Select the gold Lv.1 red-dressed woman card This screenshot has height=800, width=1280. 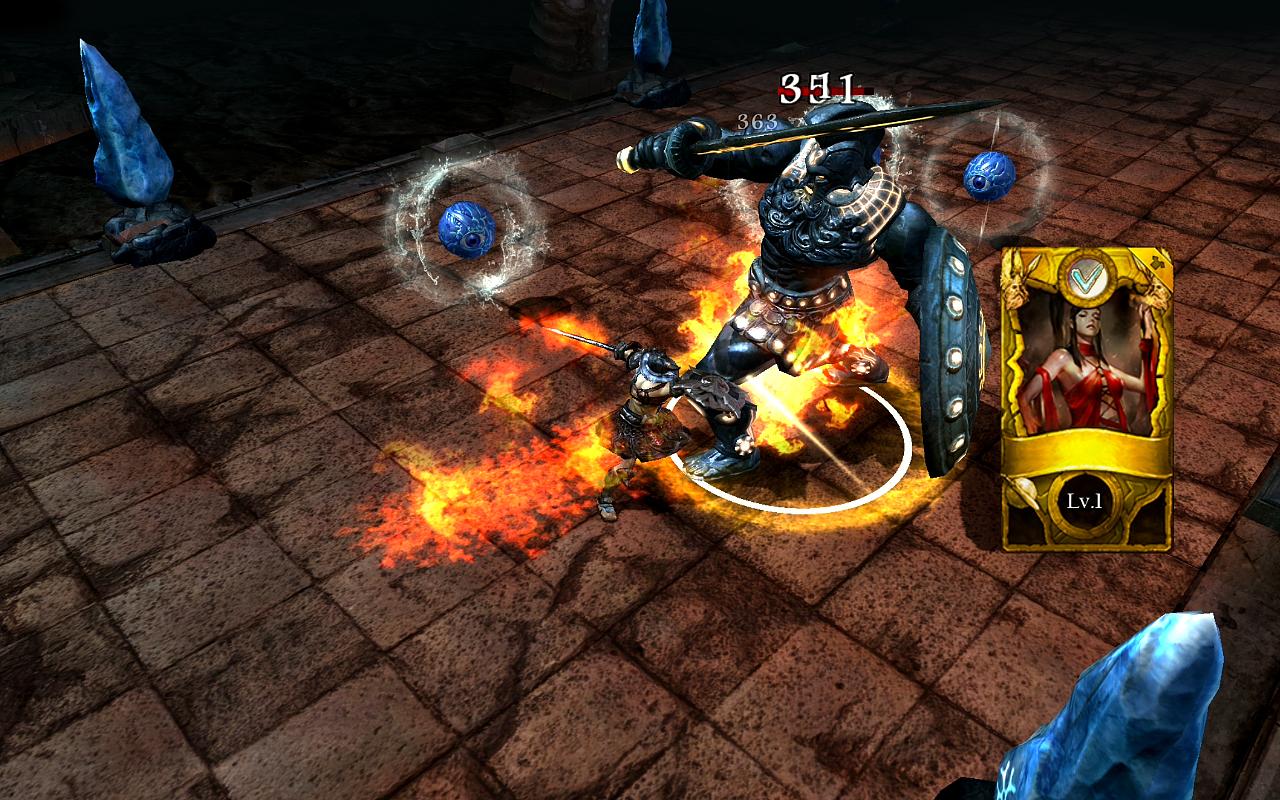coord(1086,400)
